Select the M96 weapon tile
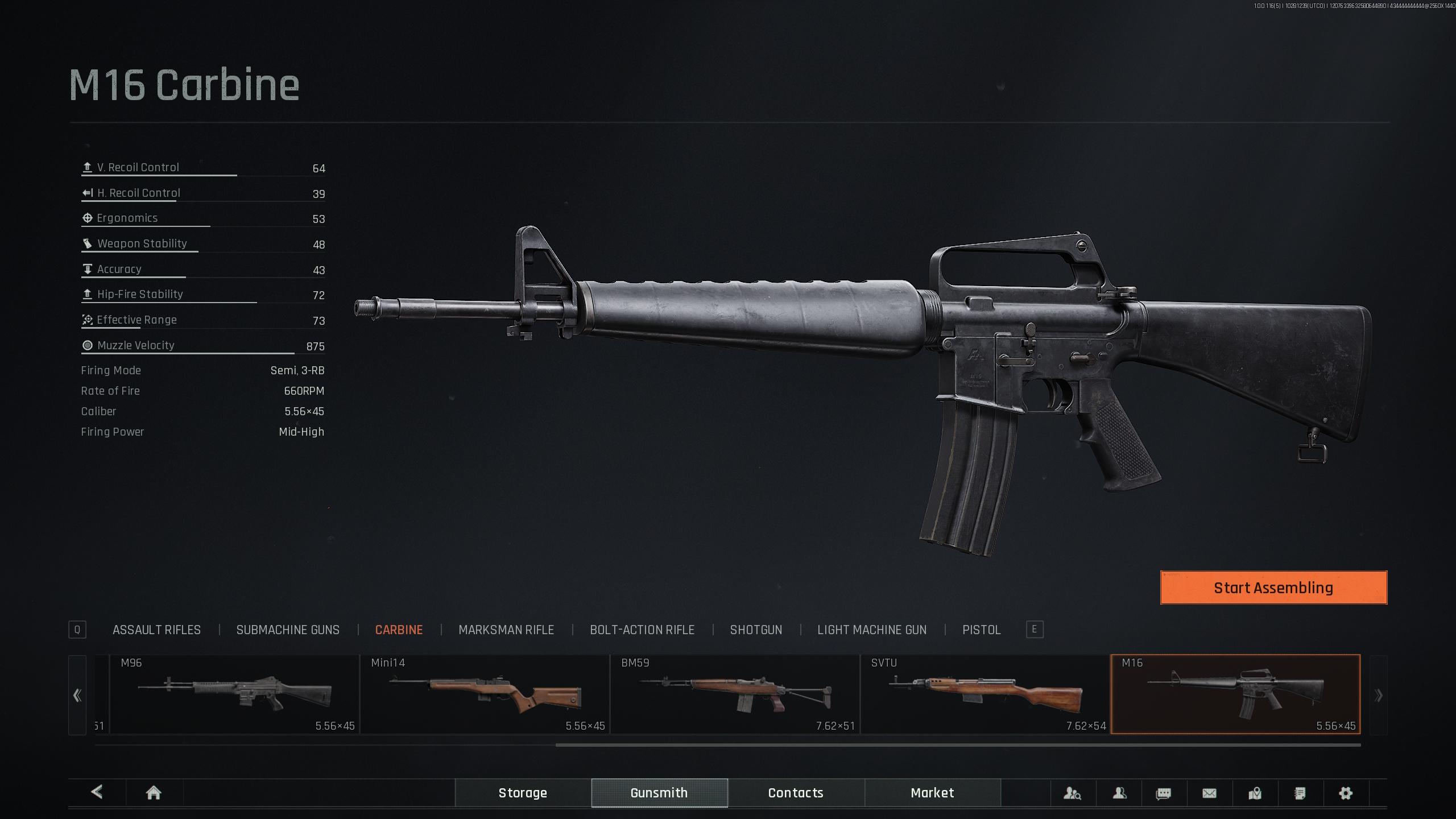 pyautogui.click(x=234, y=694)
